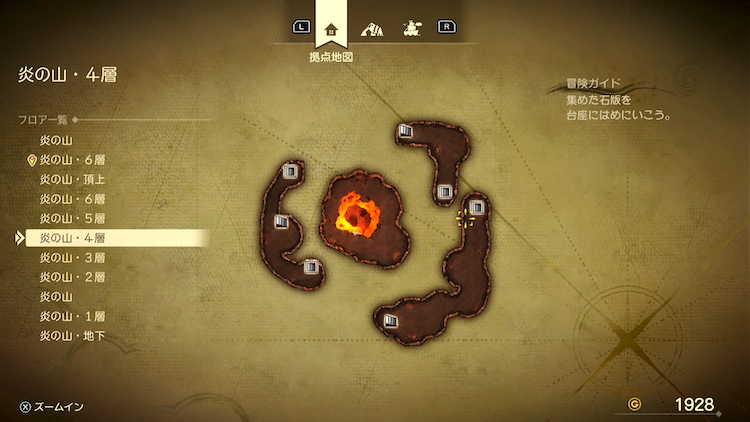Choose 炎の山・頂上 in the floor list

click(72, 179)
